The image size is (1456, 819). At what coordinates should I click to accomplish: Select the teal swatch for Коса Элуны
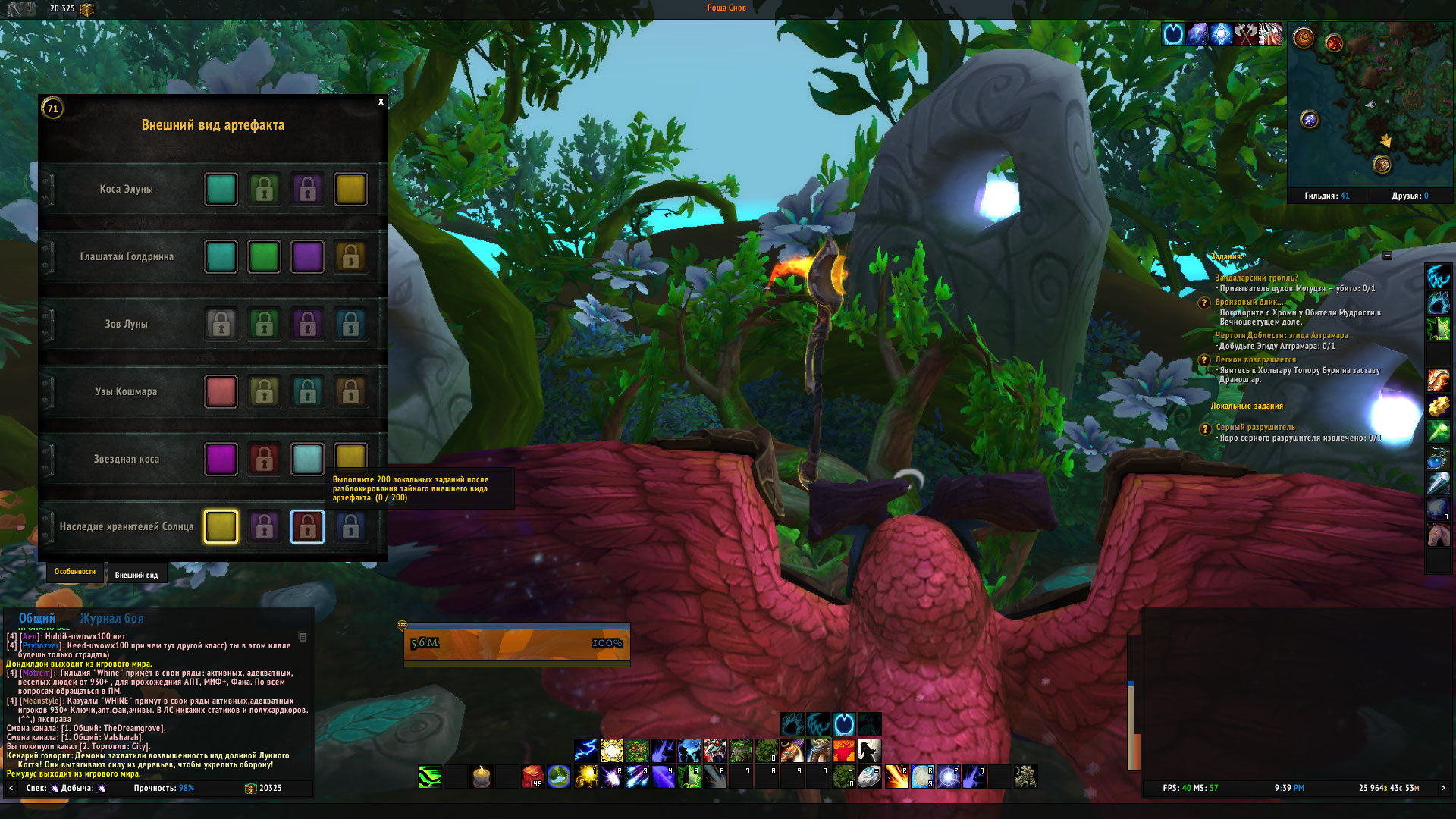click(x=221, y=190)
